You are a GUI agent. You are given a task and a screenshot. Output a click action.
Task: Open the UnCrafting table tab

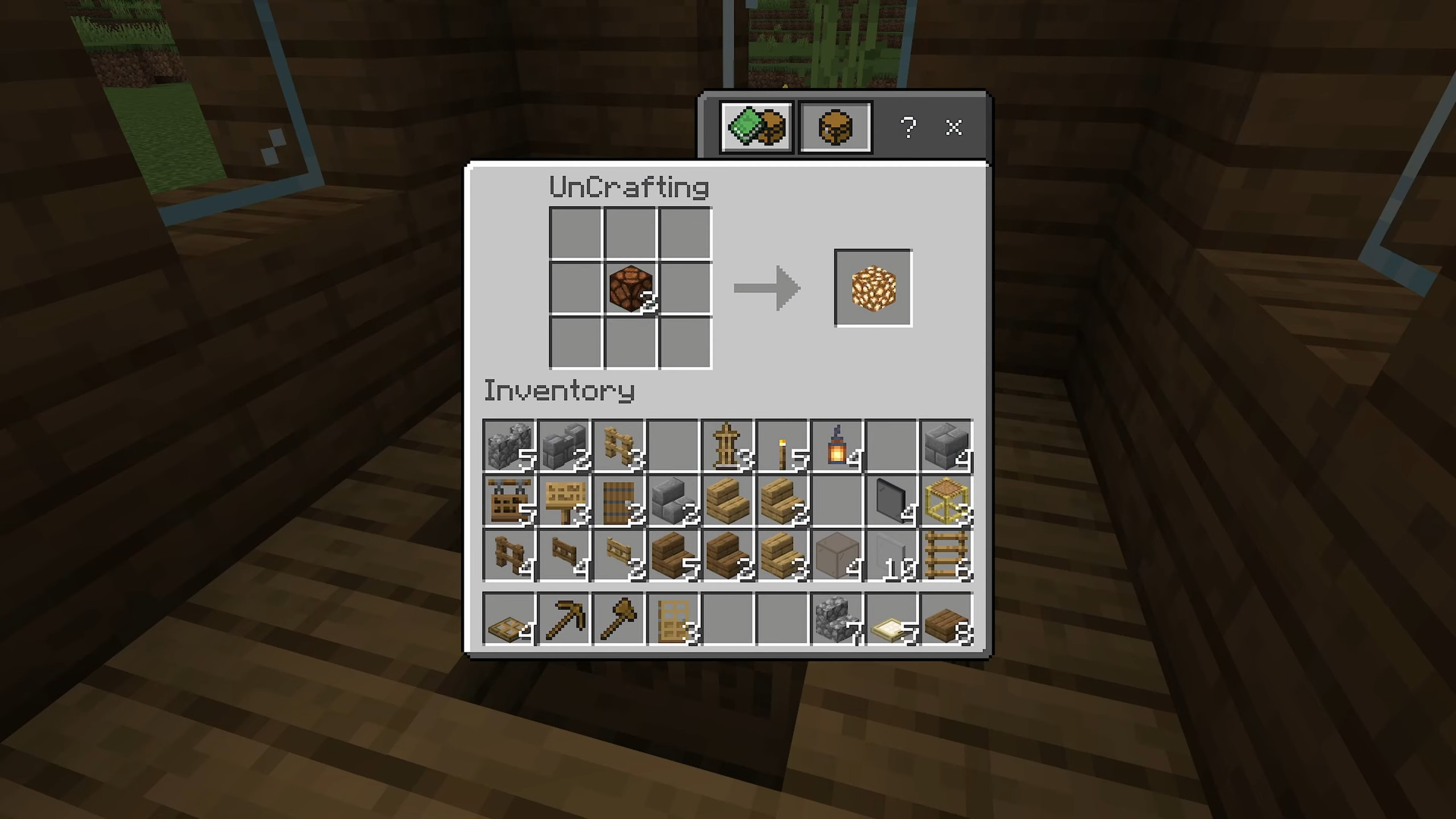click(x=834, y=127)
